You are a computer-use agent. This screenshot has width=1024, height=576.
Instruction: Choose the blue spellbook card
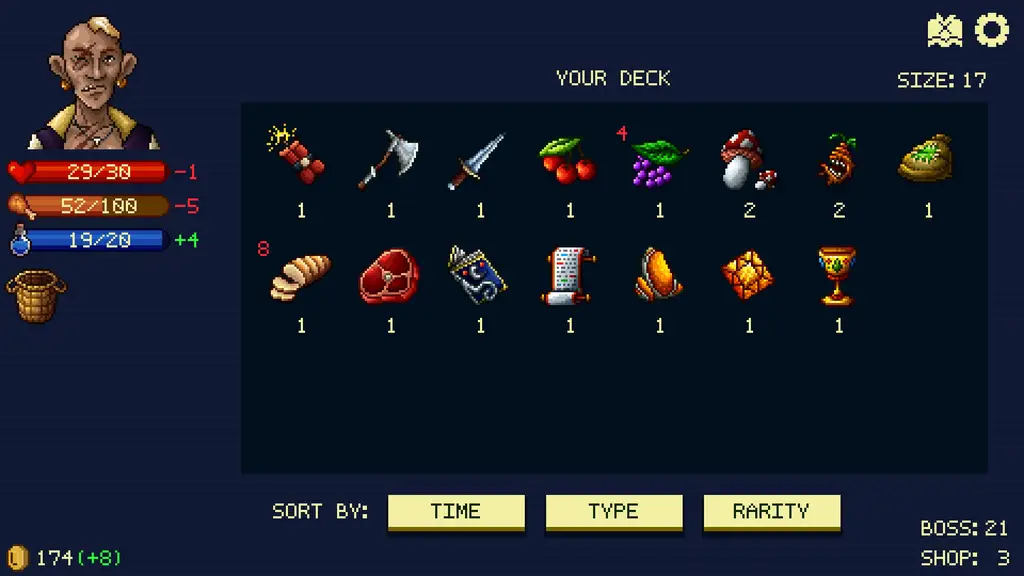(x=479, y=275)
